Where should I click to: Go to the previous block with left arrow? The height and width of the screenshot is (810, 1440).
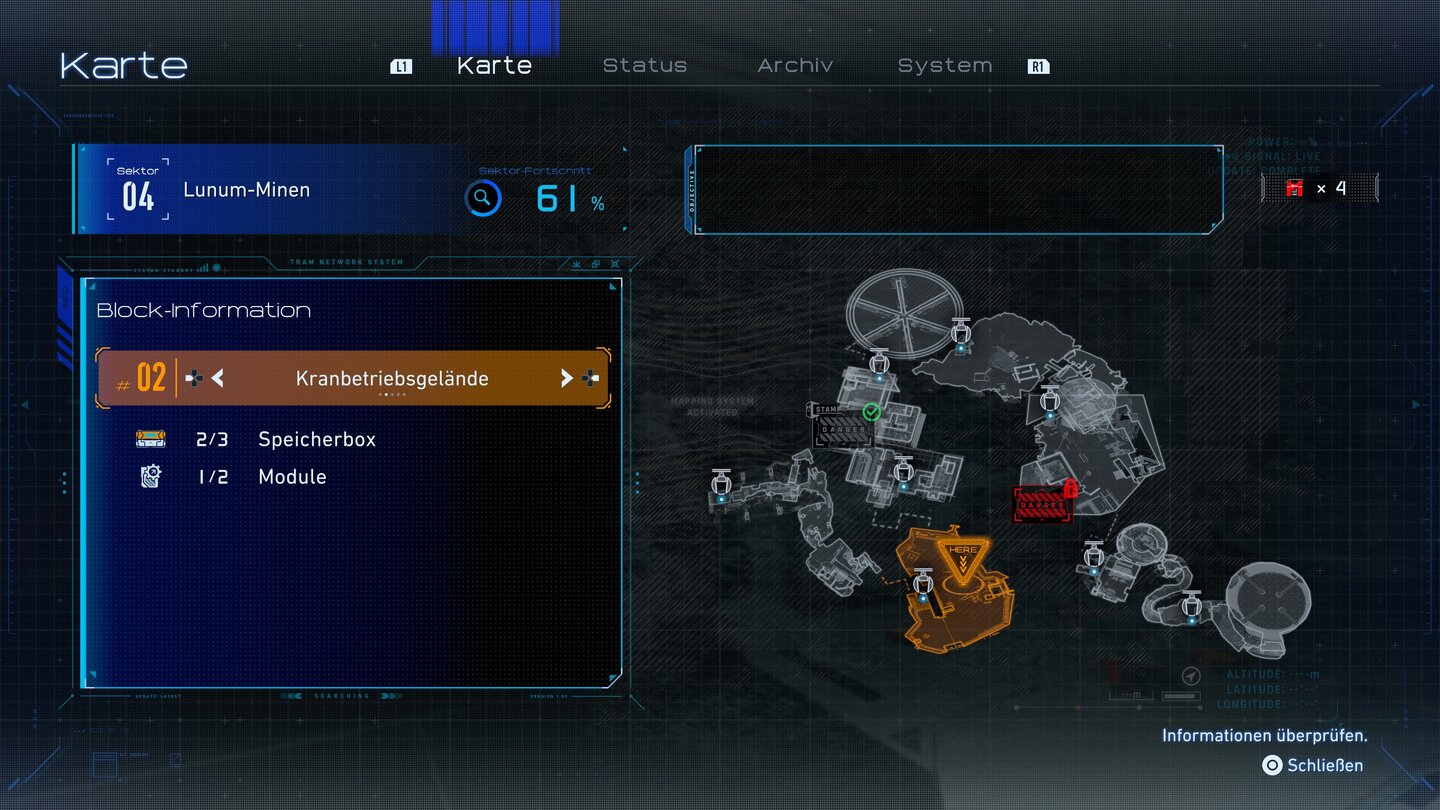point(217,378)
